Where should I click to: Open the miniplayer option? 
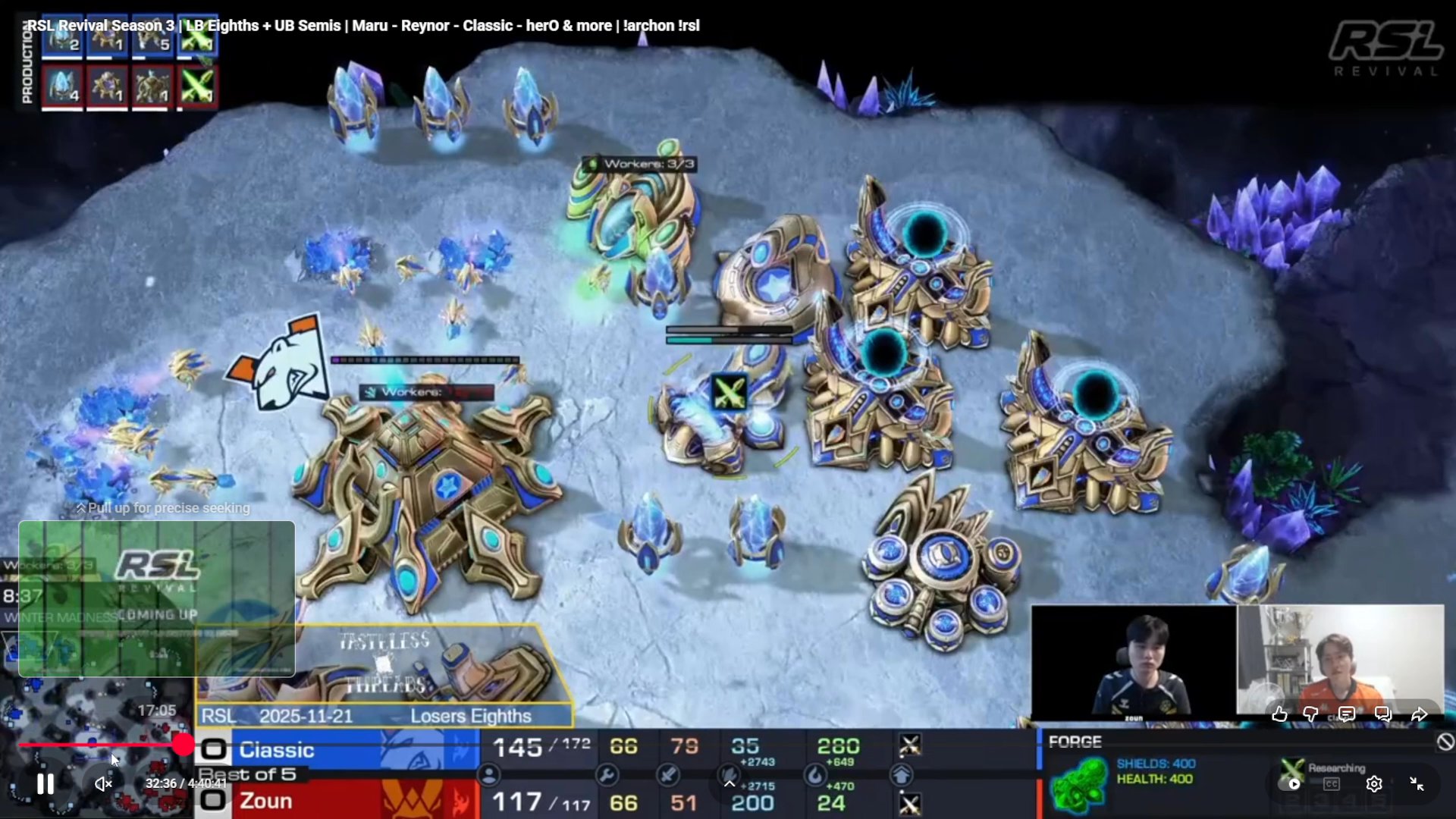(1417, 784)
